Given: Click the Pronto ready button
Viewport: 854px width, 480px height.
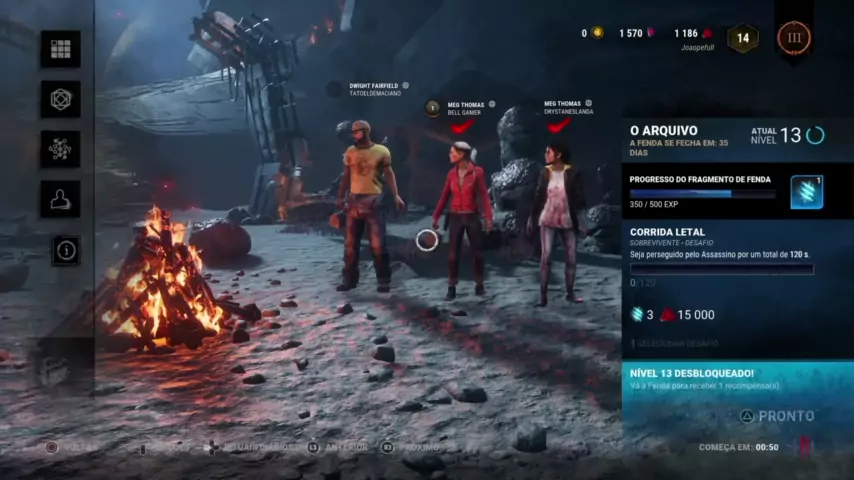Looking at the screenshot, I should point(777,416).
